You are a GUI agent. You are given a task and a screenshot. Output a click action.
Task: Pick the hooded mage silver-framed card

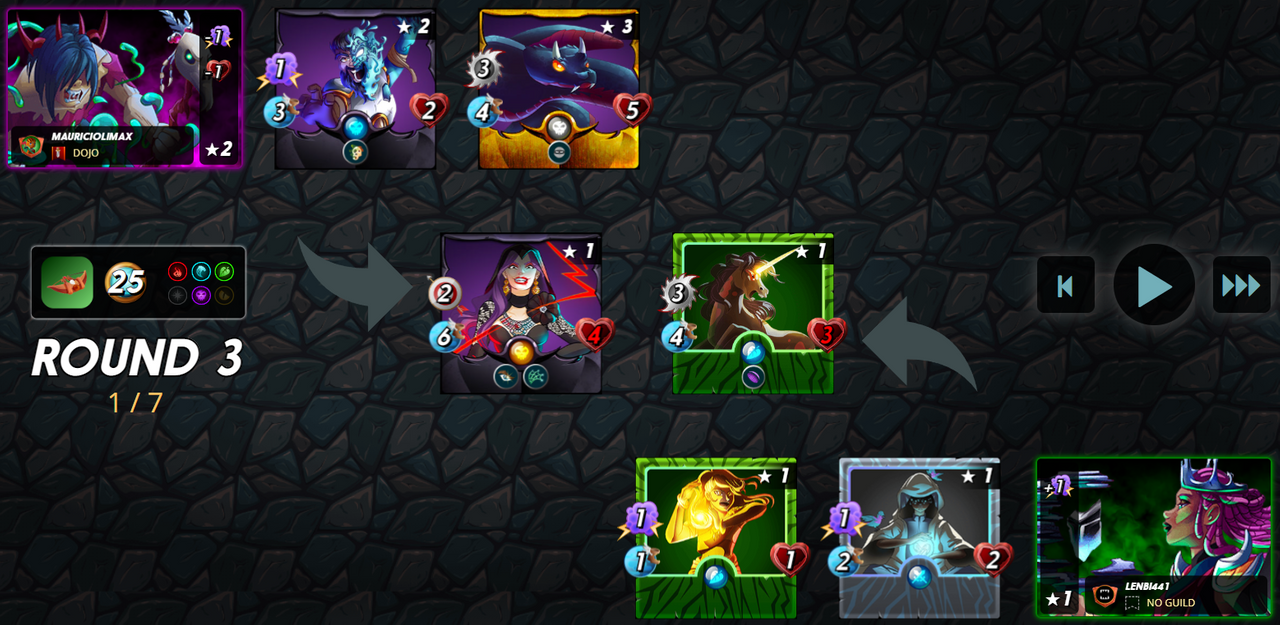tap(919, 537)
